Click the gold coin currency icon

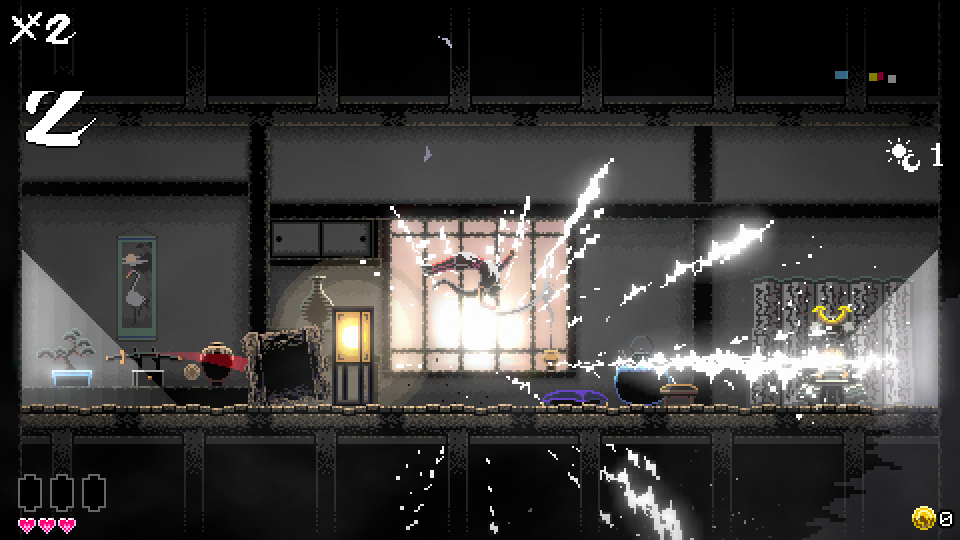(x=923, y=518)
